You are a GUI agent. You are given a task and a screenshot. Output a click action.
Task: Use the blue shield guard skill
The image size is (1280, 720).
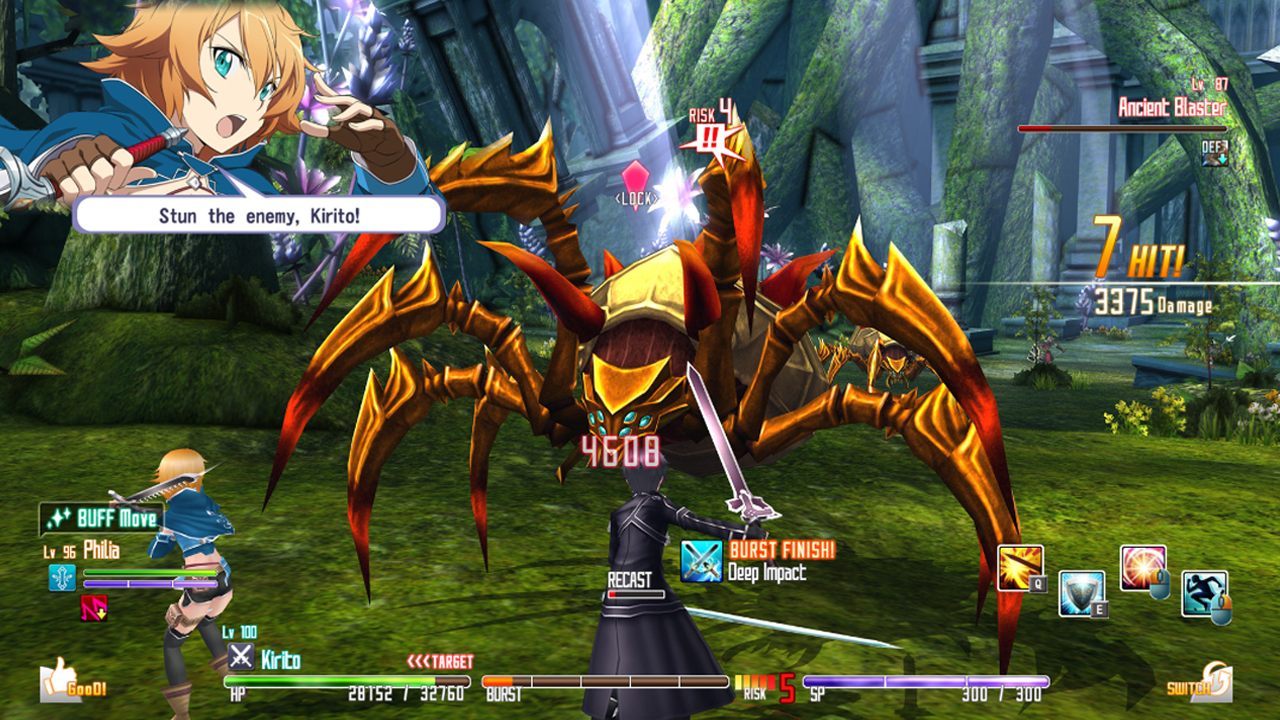pyautogui.click(x=1081, y=593)
